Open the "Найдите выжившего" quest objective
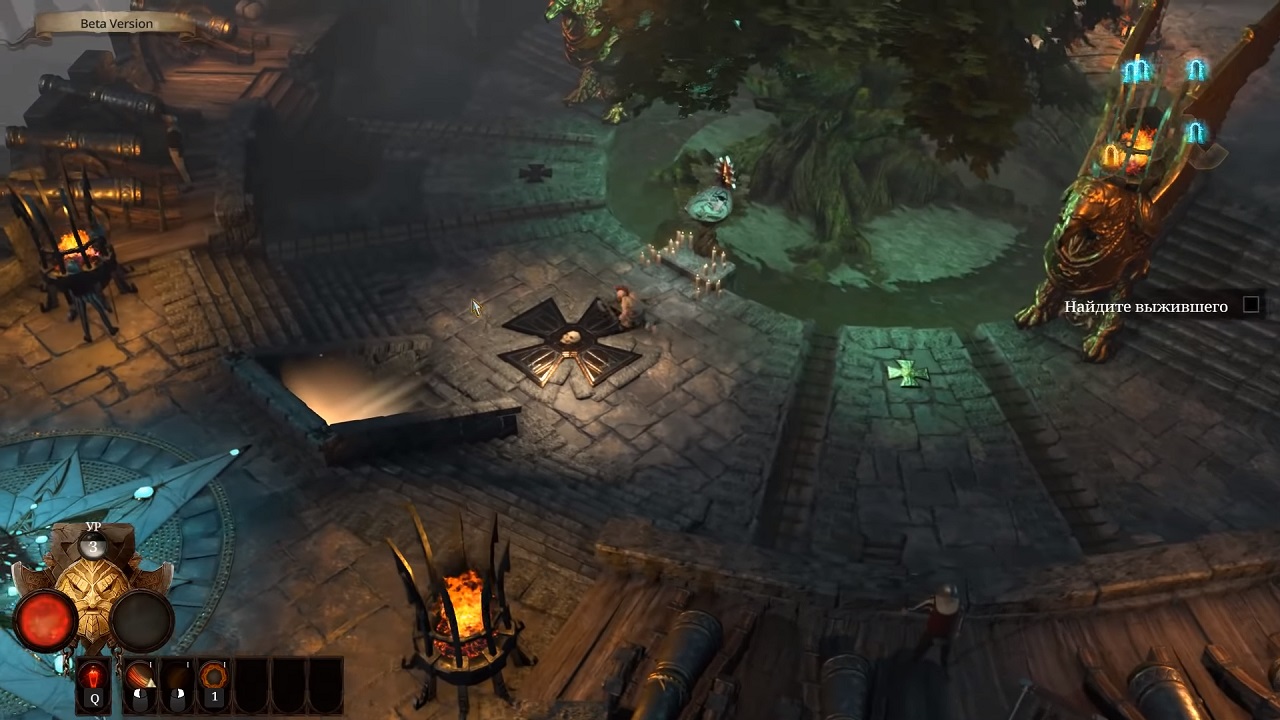 [x=1146, y=306]
